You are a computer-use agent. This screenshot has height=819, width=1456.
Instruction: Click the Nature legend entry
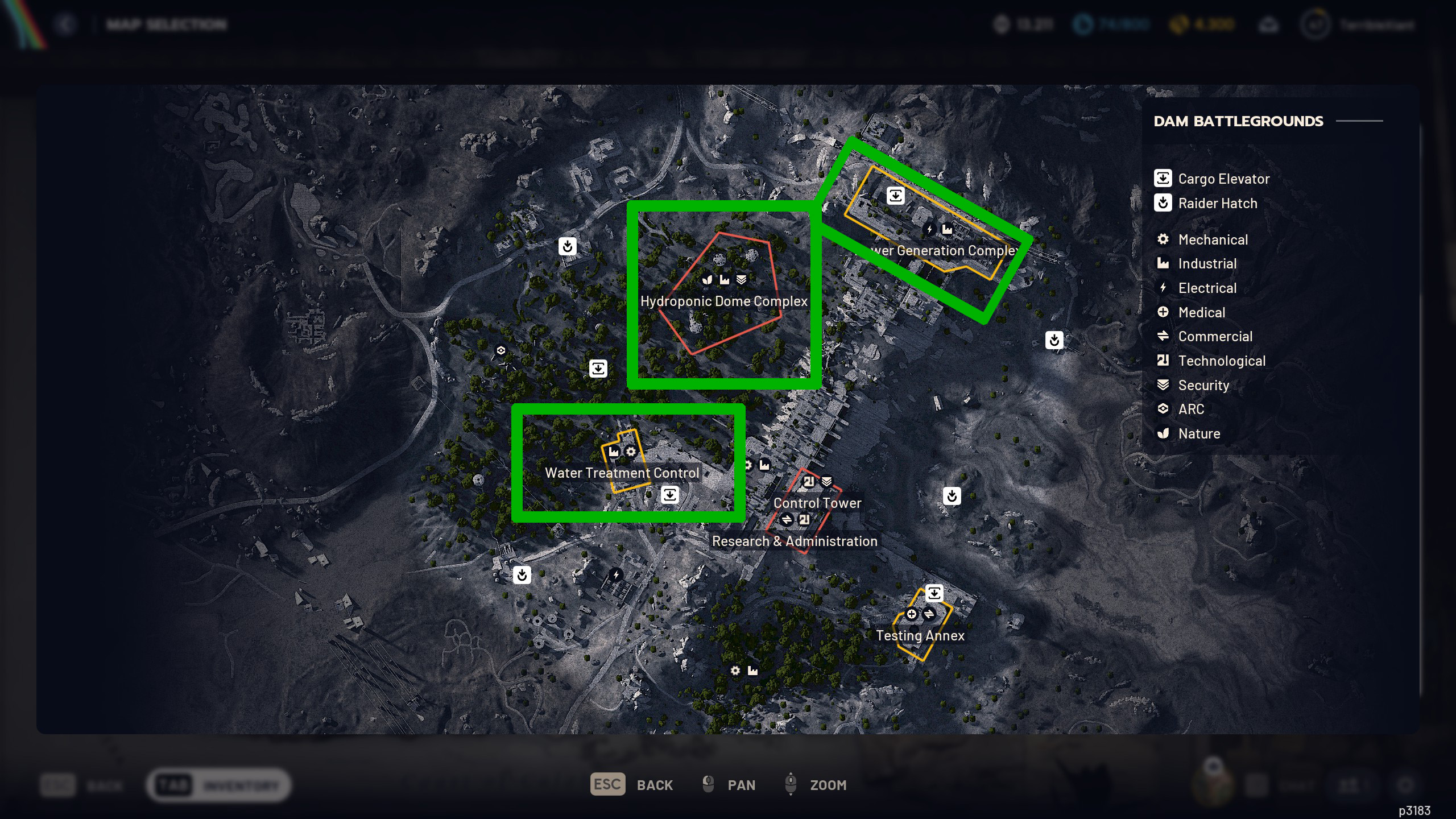coord(1198,433)
